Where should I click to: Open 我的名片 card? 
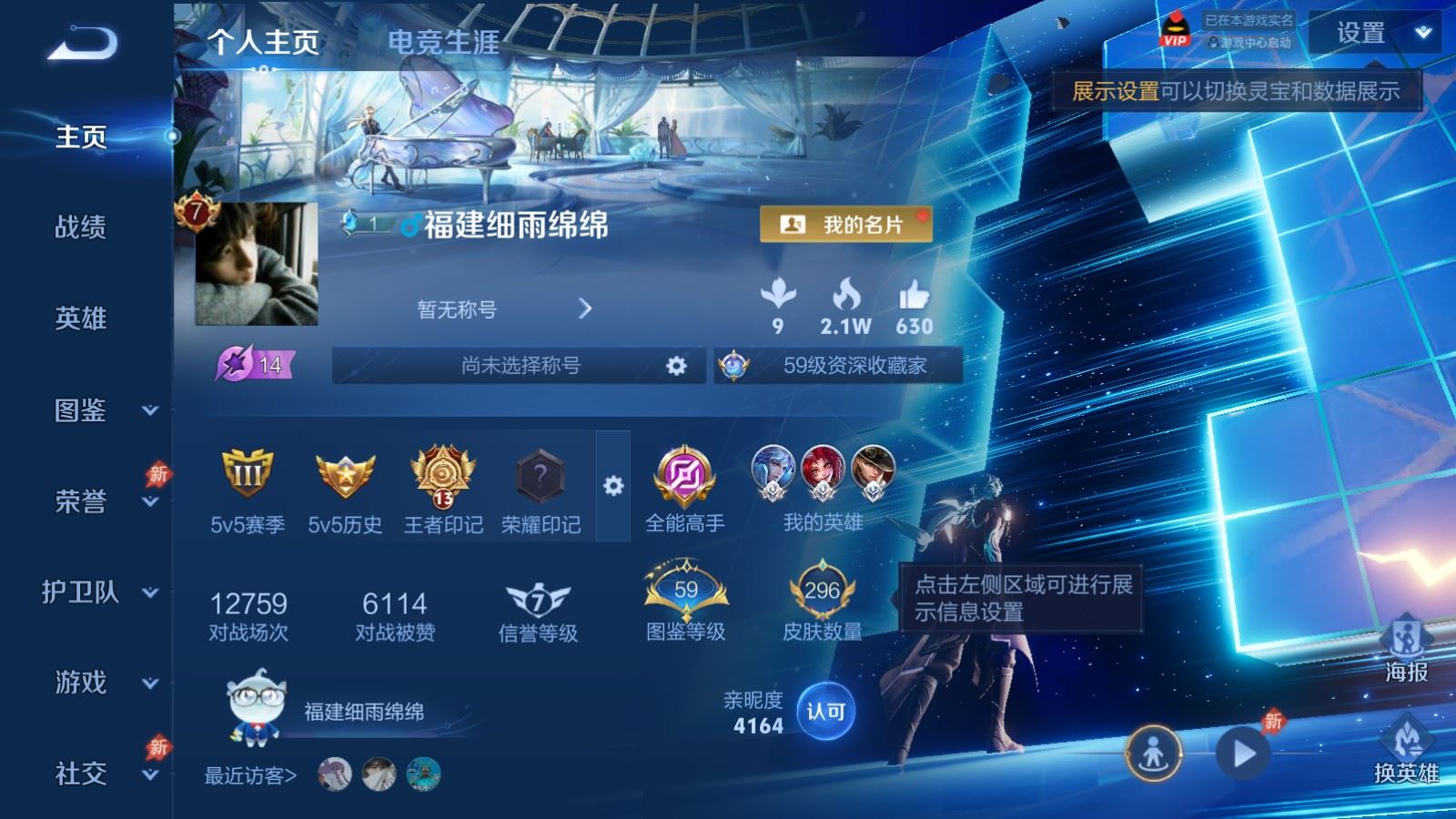[845, 225]
